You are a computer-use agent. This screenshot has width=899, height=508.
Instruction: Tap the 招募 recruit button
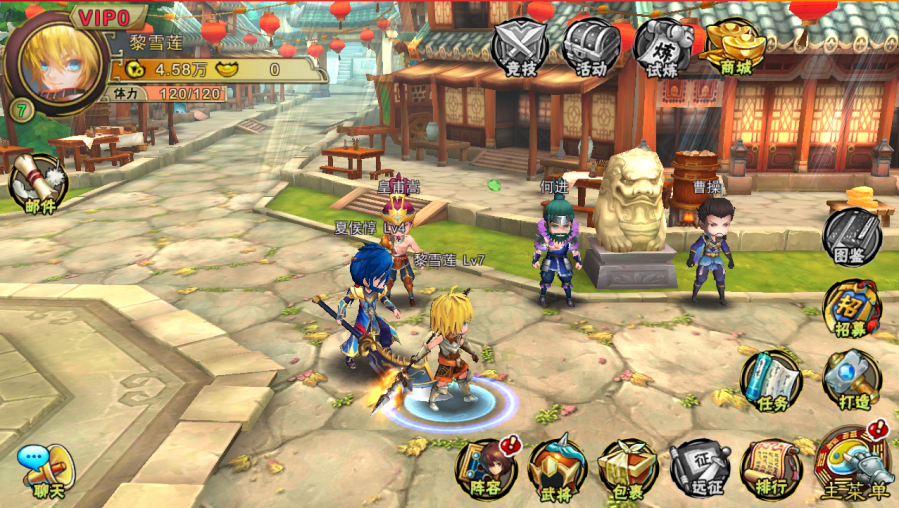tap(852, 308)
